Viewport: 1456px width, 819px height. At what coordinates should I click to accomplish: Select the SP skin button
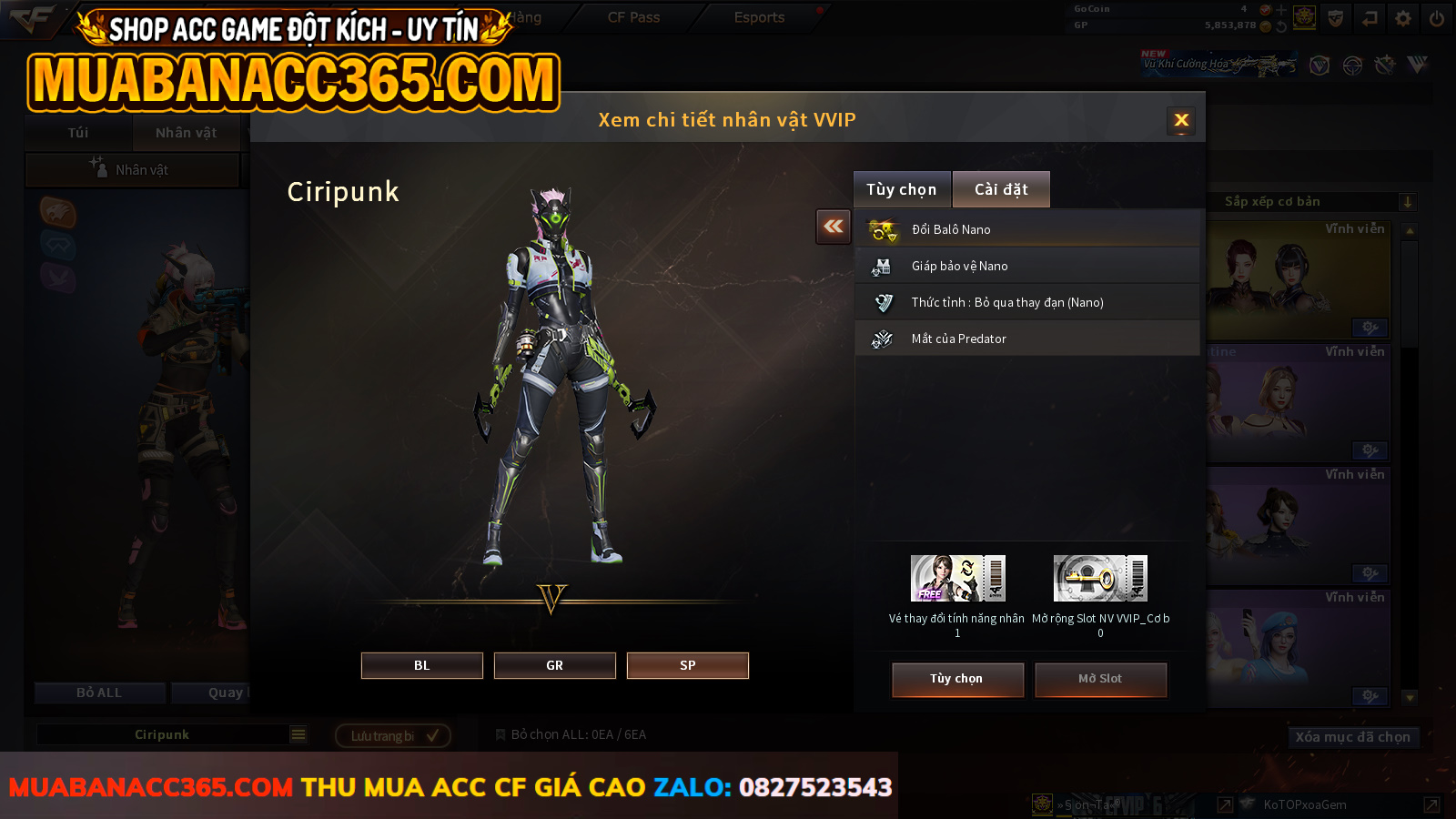tap(688, 665)
